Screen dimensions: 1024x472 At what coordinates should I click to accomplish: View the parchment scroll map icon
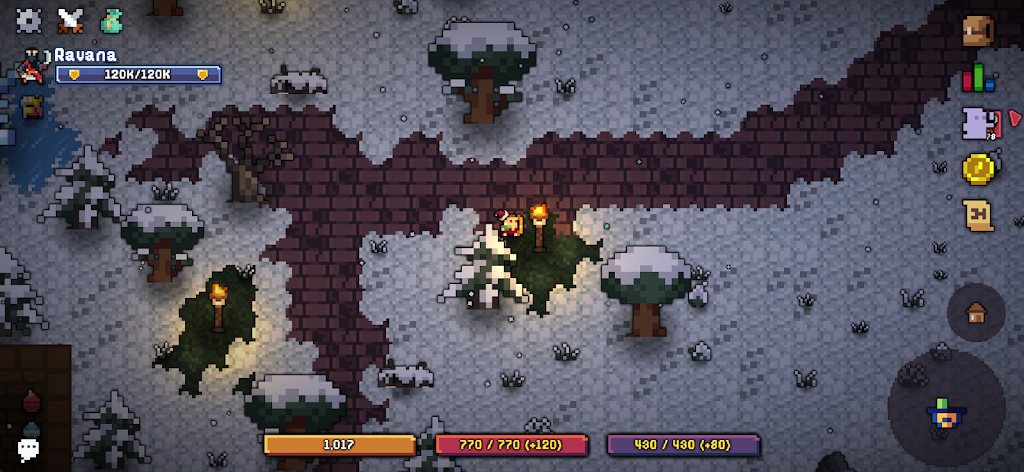978,215
